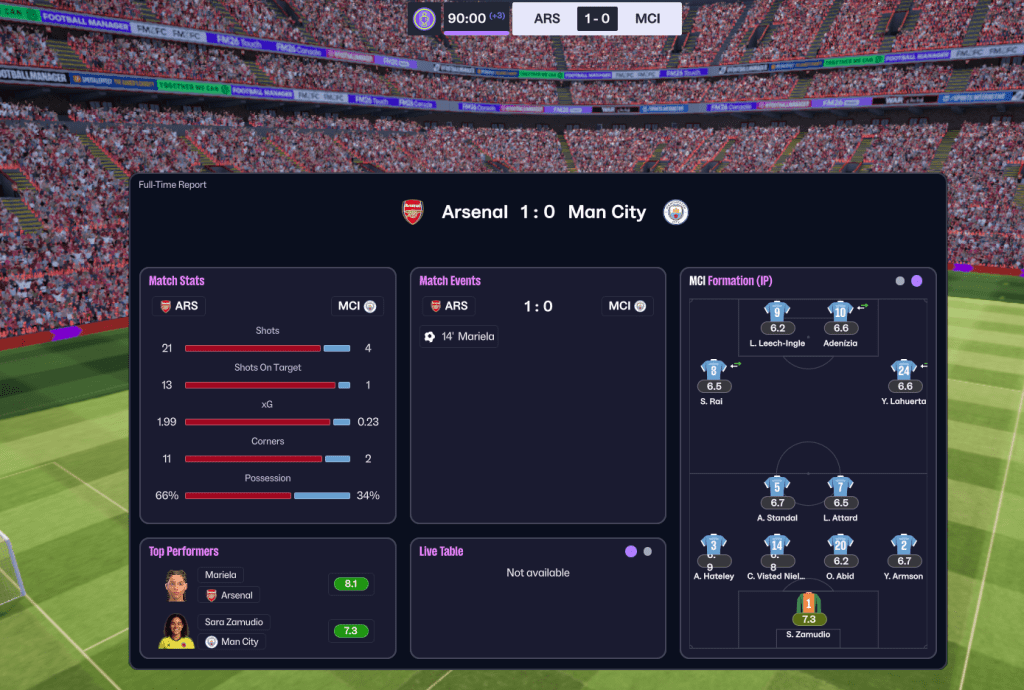Select L. Leech-Ingle's number 9 shirt

click(776, 312)
